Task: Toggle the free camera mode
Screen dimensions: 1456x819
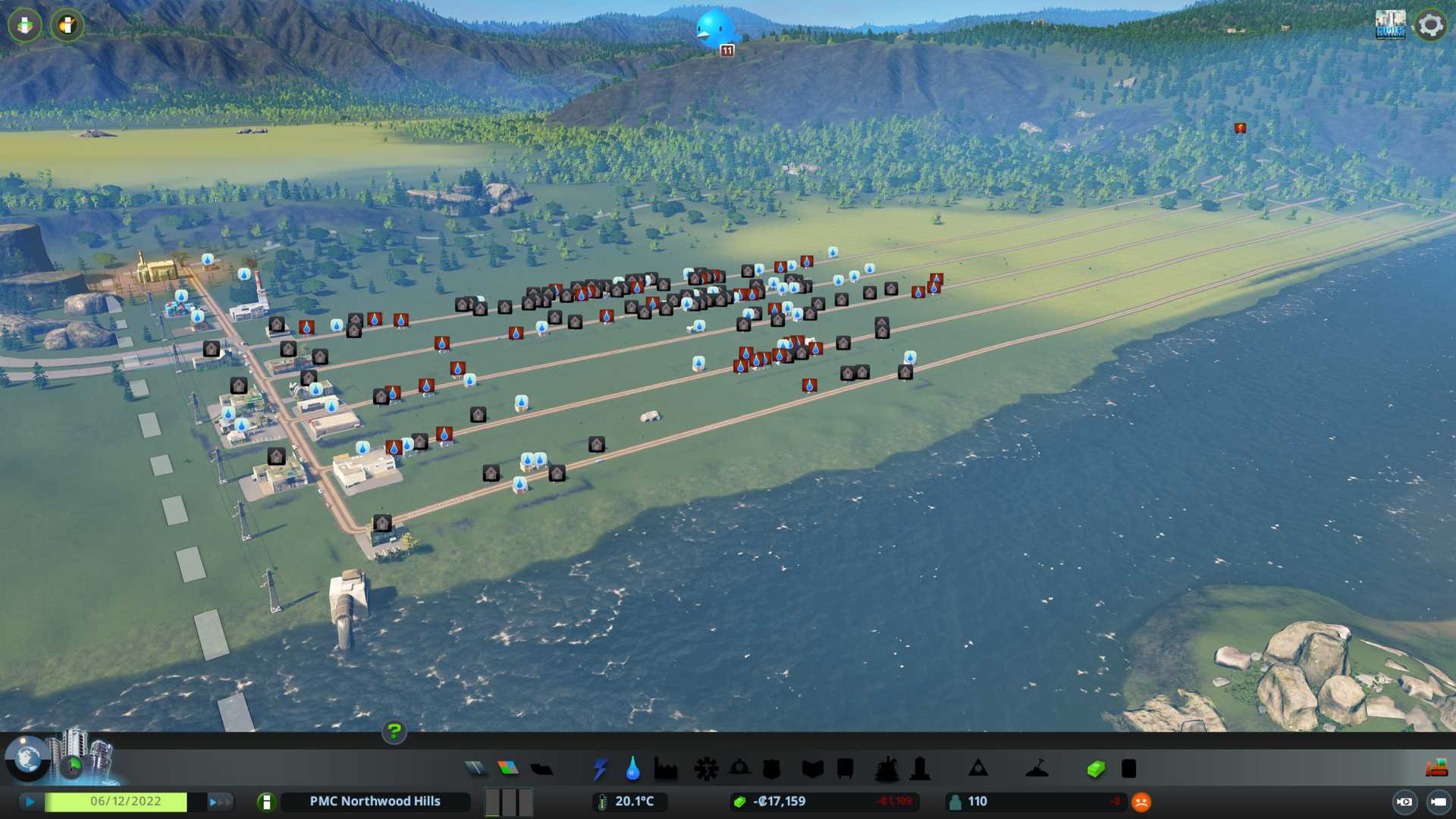Action: (1438, 802)
